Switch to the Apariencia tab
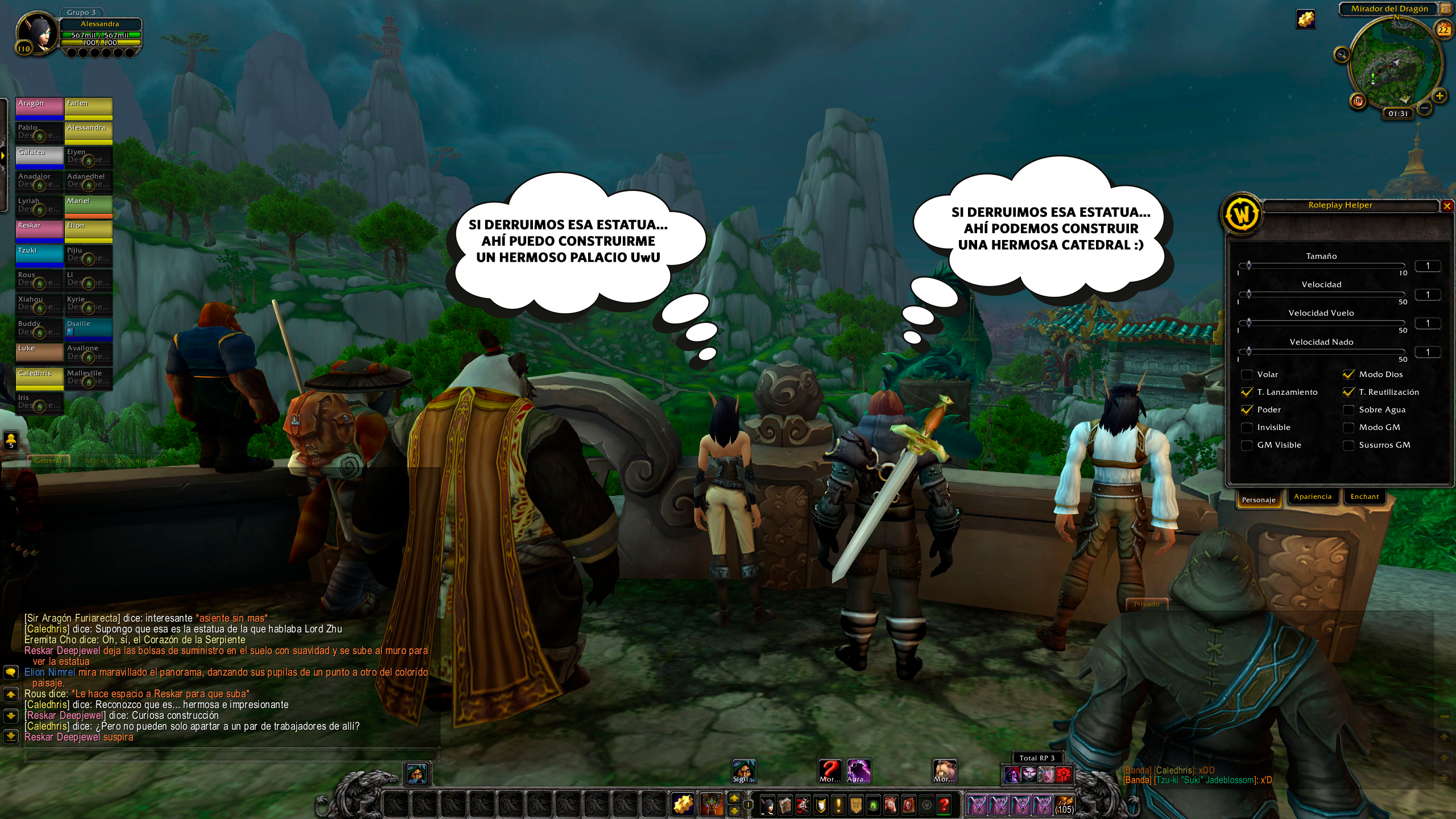The image size is (1456, 819). pos(1313,497)
